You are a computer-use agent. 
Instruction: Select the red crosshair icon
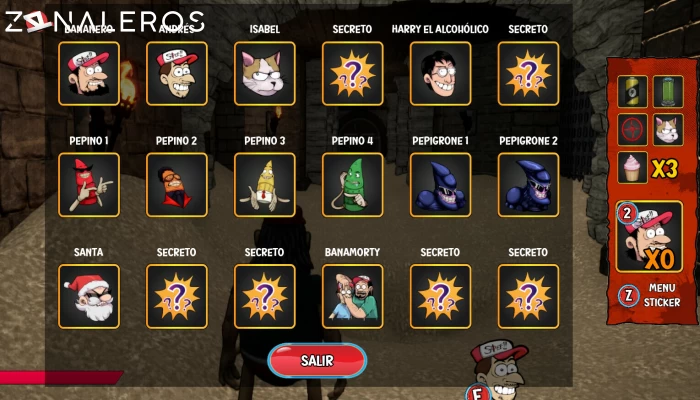click(632, 129)
